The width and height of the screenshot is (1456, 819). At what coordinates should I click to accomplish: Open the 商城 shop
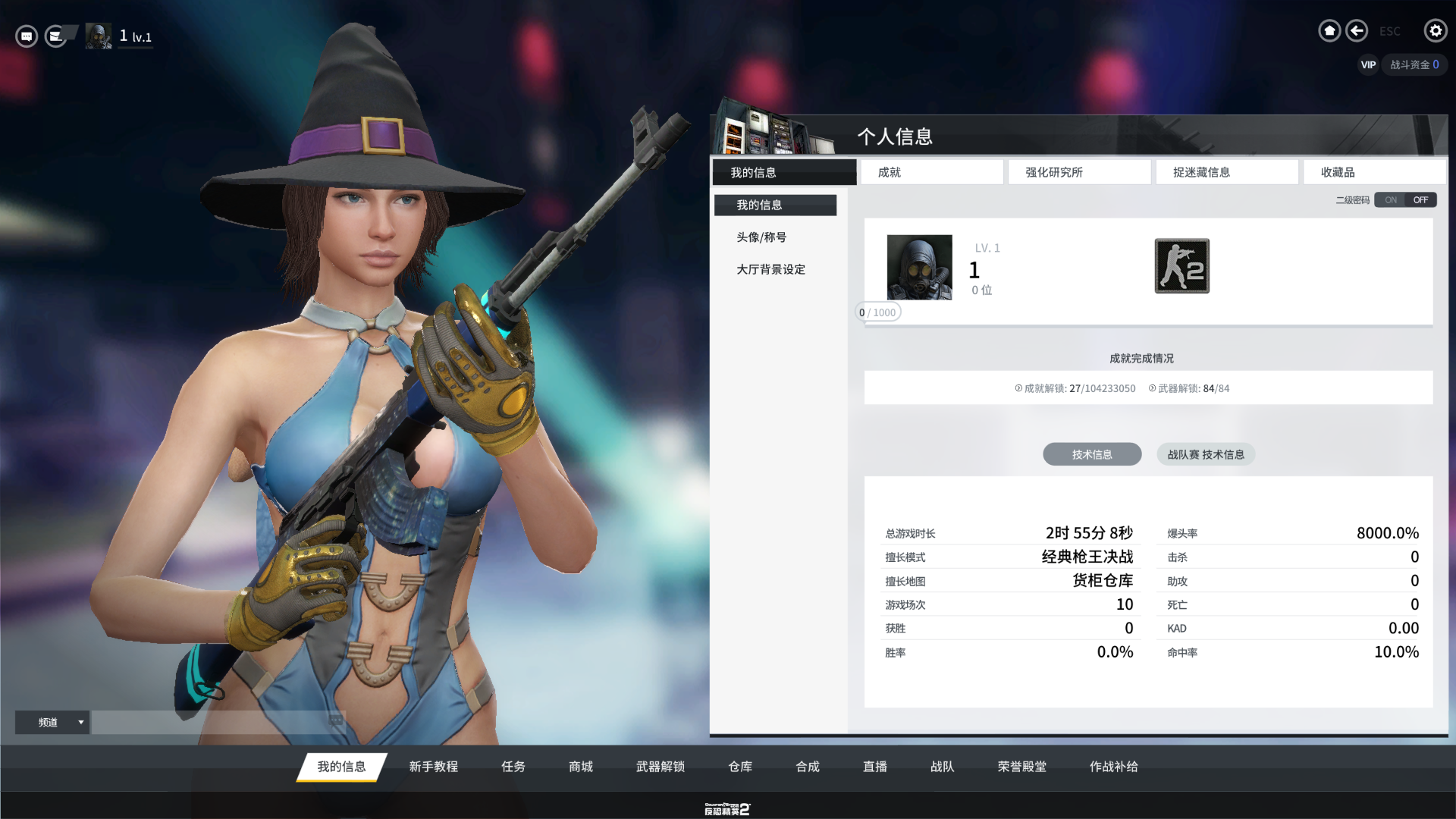click(x=581, y=767)
